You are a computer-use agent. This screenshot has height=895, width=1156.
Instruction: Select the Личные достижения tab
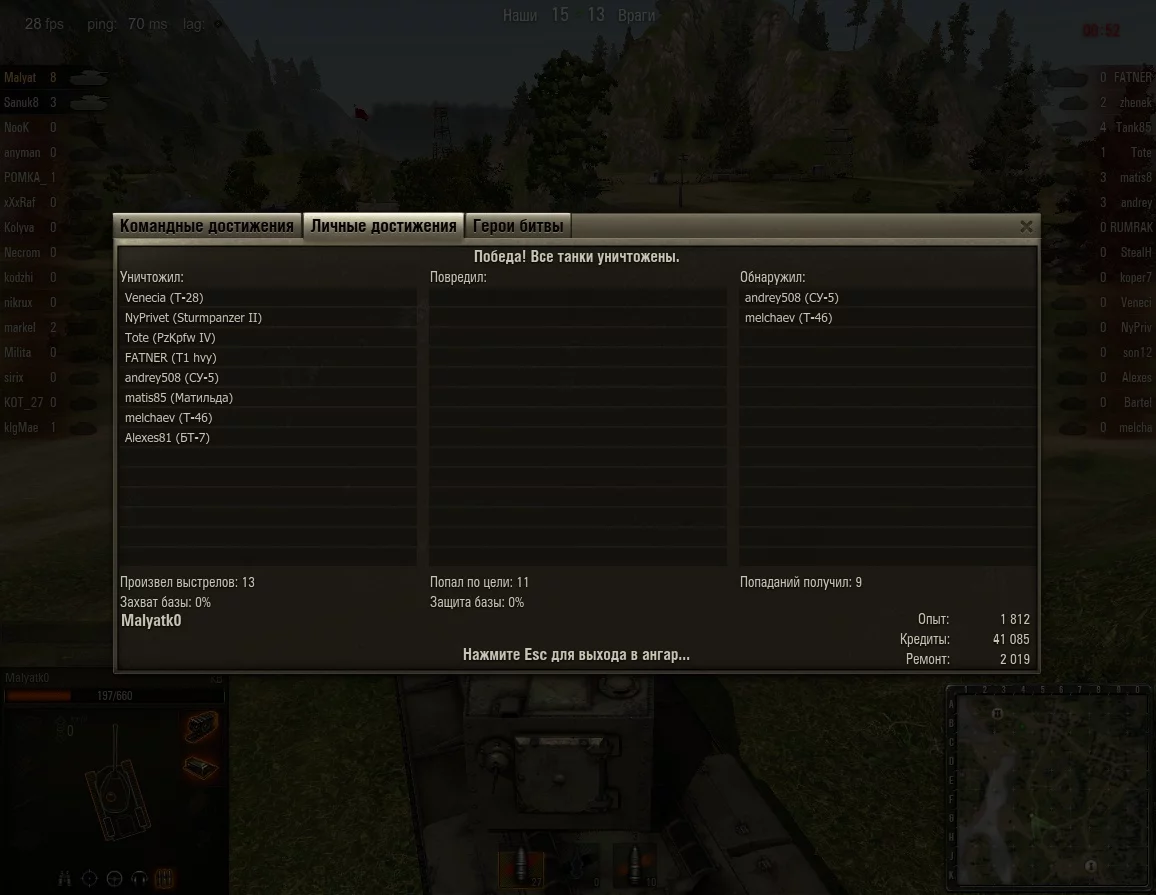(383, 226)
